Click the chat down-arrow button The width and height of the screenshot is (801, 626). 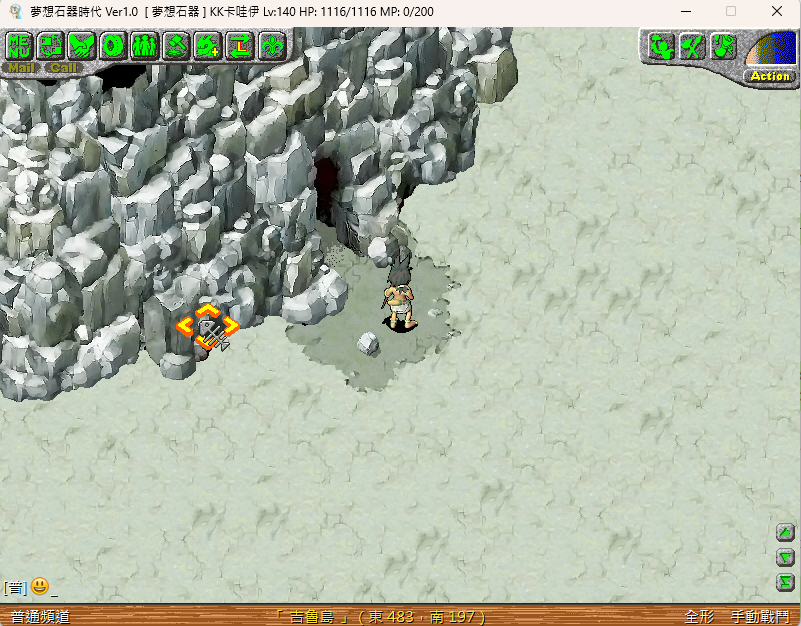786,558
